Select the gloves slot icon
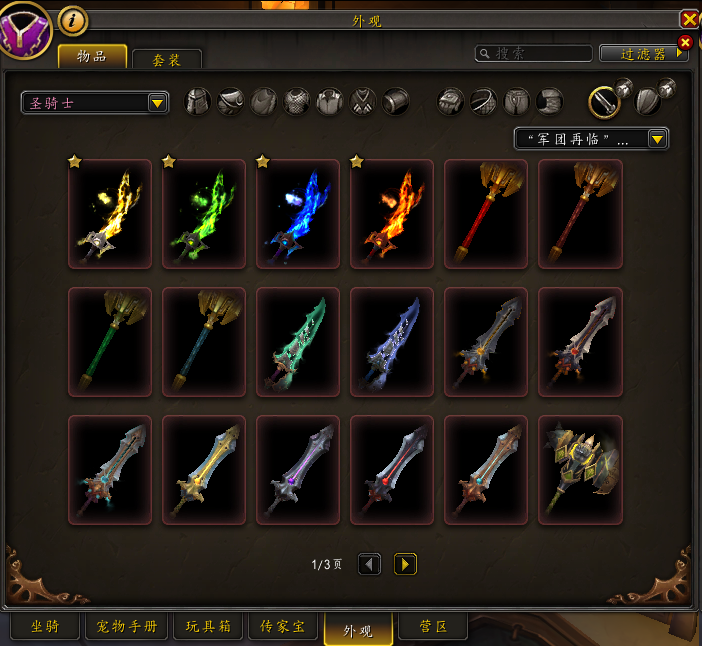 pos(450,101)
